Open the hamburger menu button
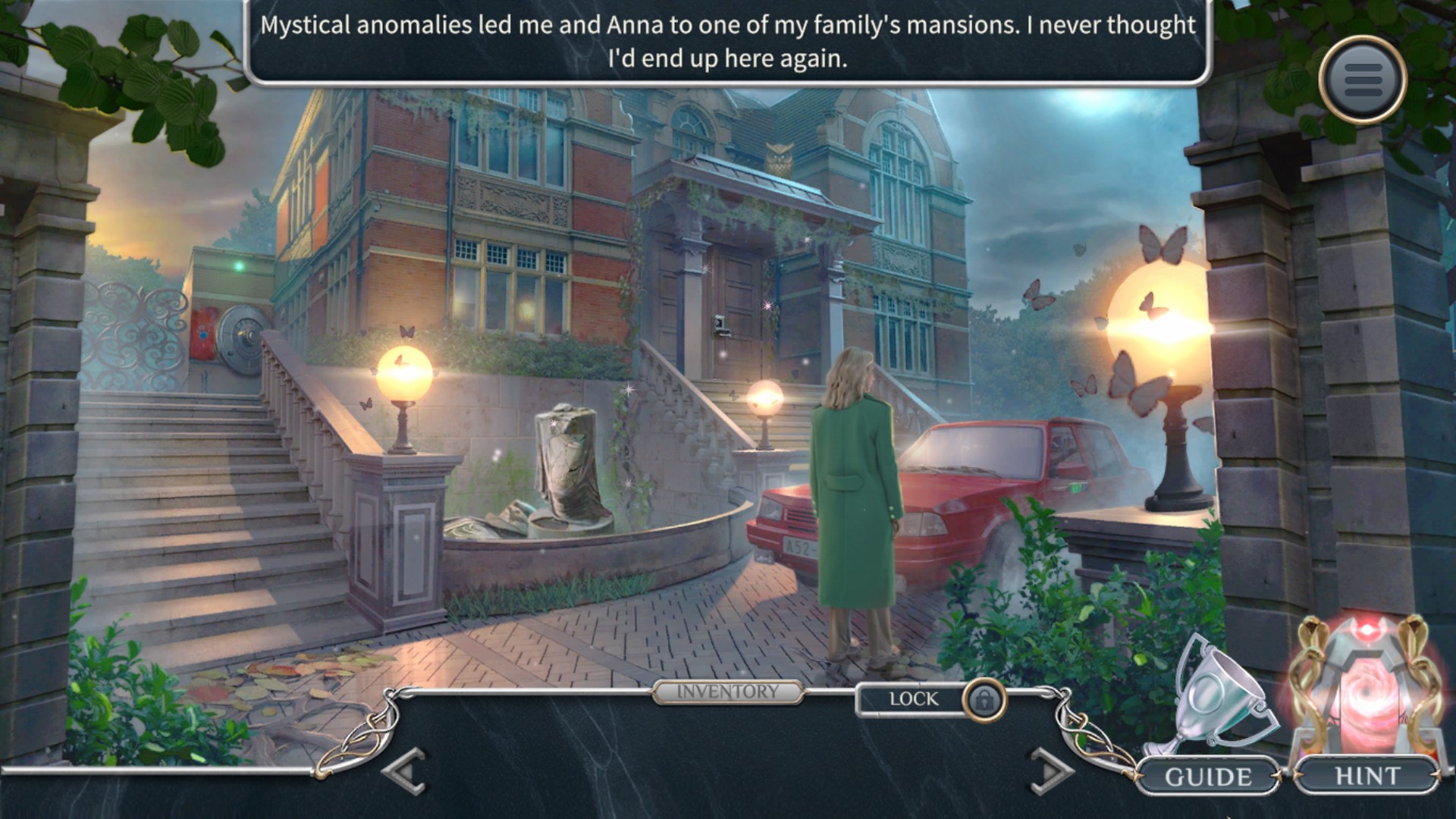 [1363, 79]
